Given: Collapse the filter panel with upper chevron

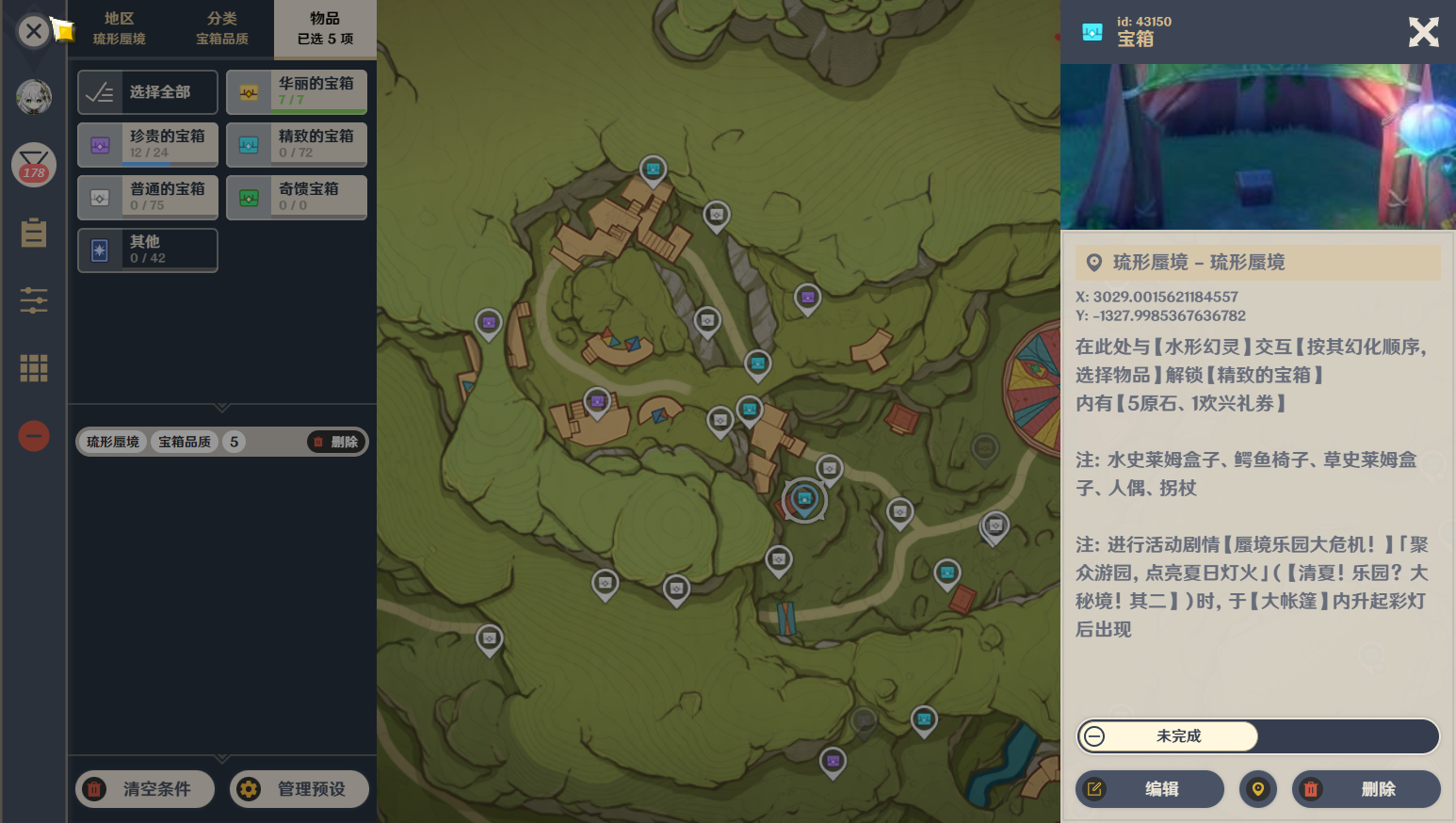Looking at the screenshot, I should 222,408.
